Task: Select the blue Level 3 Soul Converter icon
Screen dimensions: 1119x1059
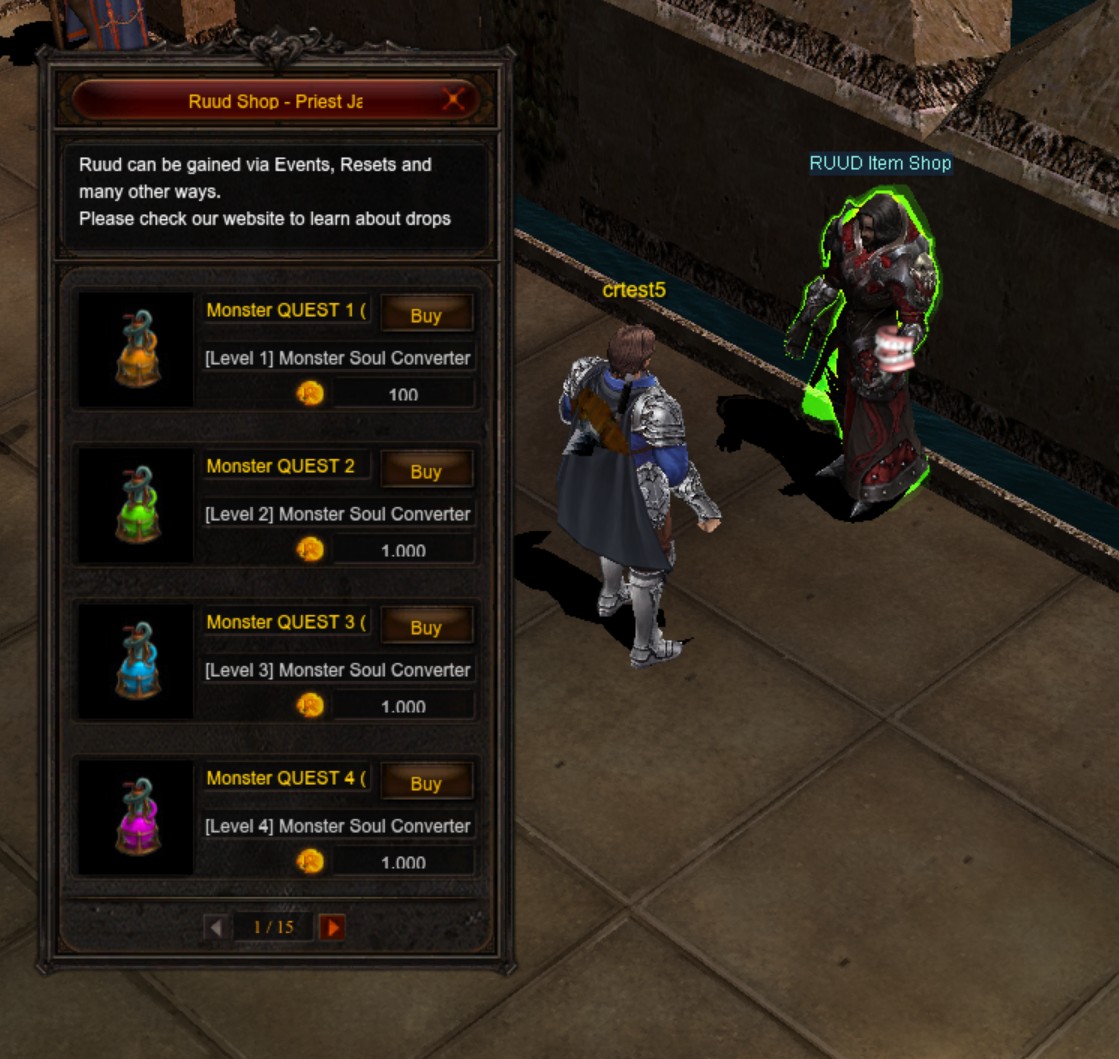Action: (137, 661)
